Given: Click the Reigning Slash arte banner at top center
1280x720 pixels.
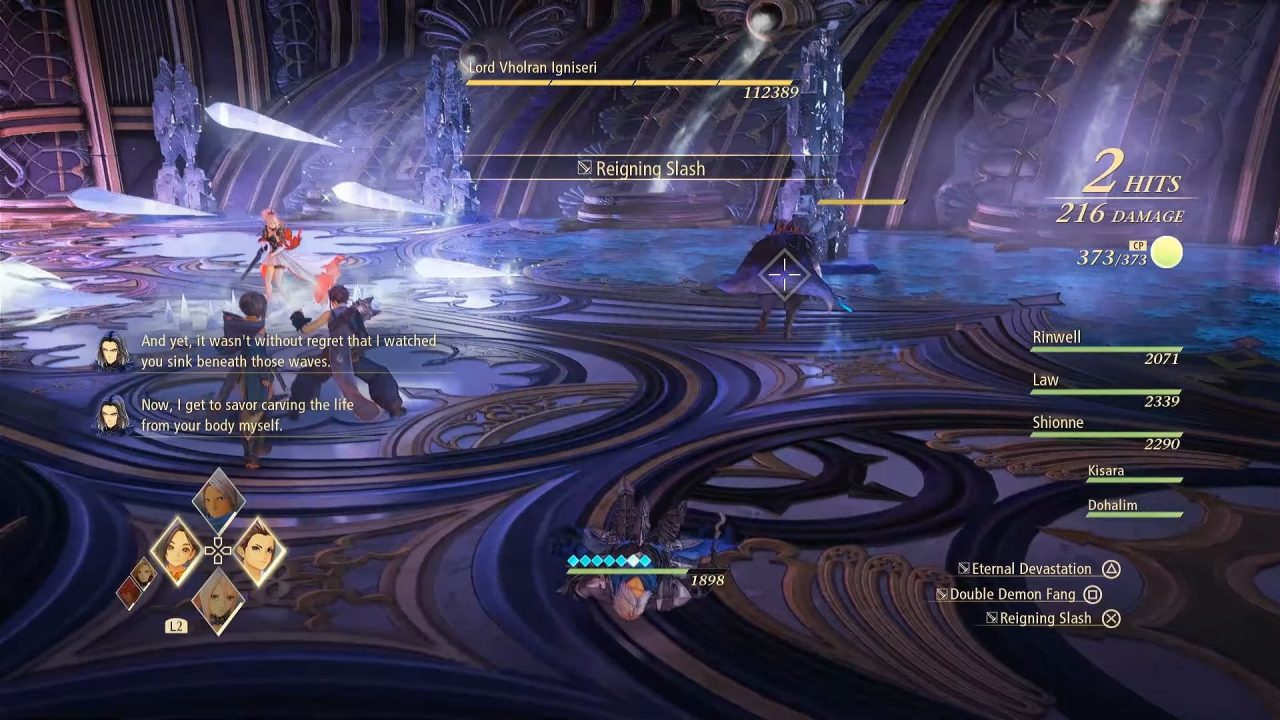Looking at the screenshot, I should click(651, 169).
